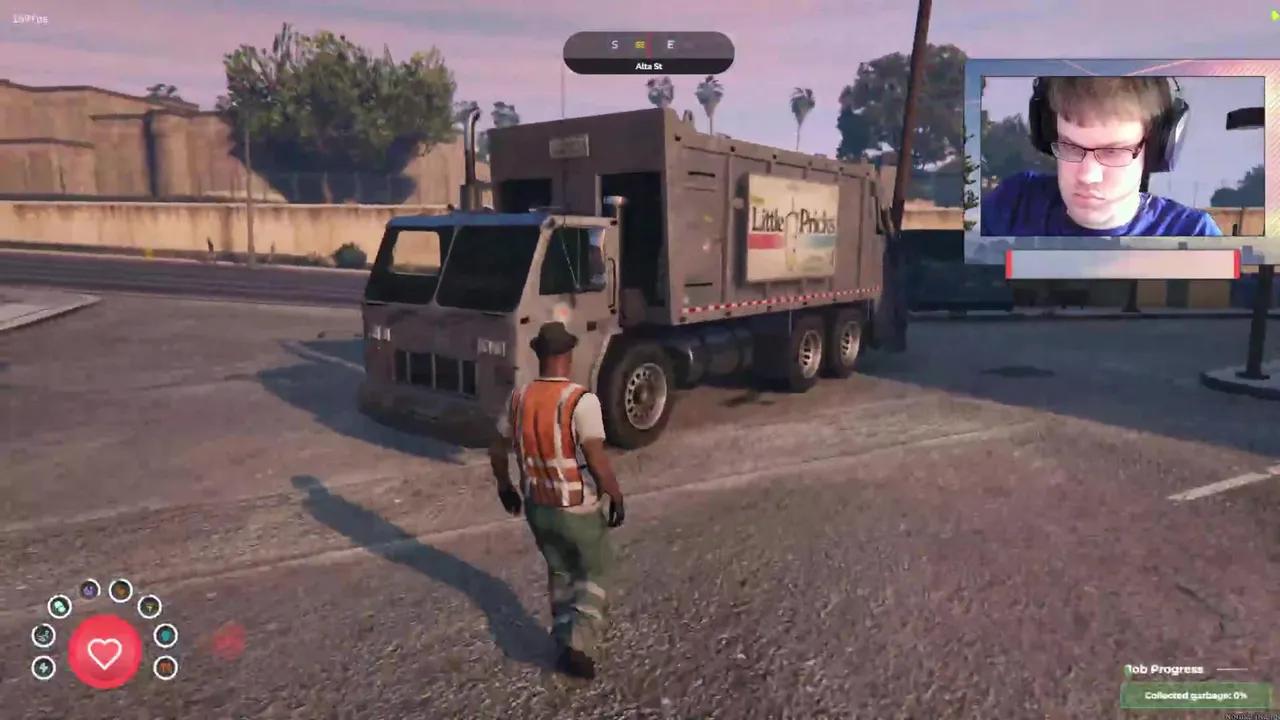Toggle the yellow compass direction marker

pyautogui.click(x=641, y=45)
